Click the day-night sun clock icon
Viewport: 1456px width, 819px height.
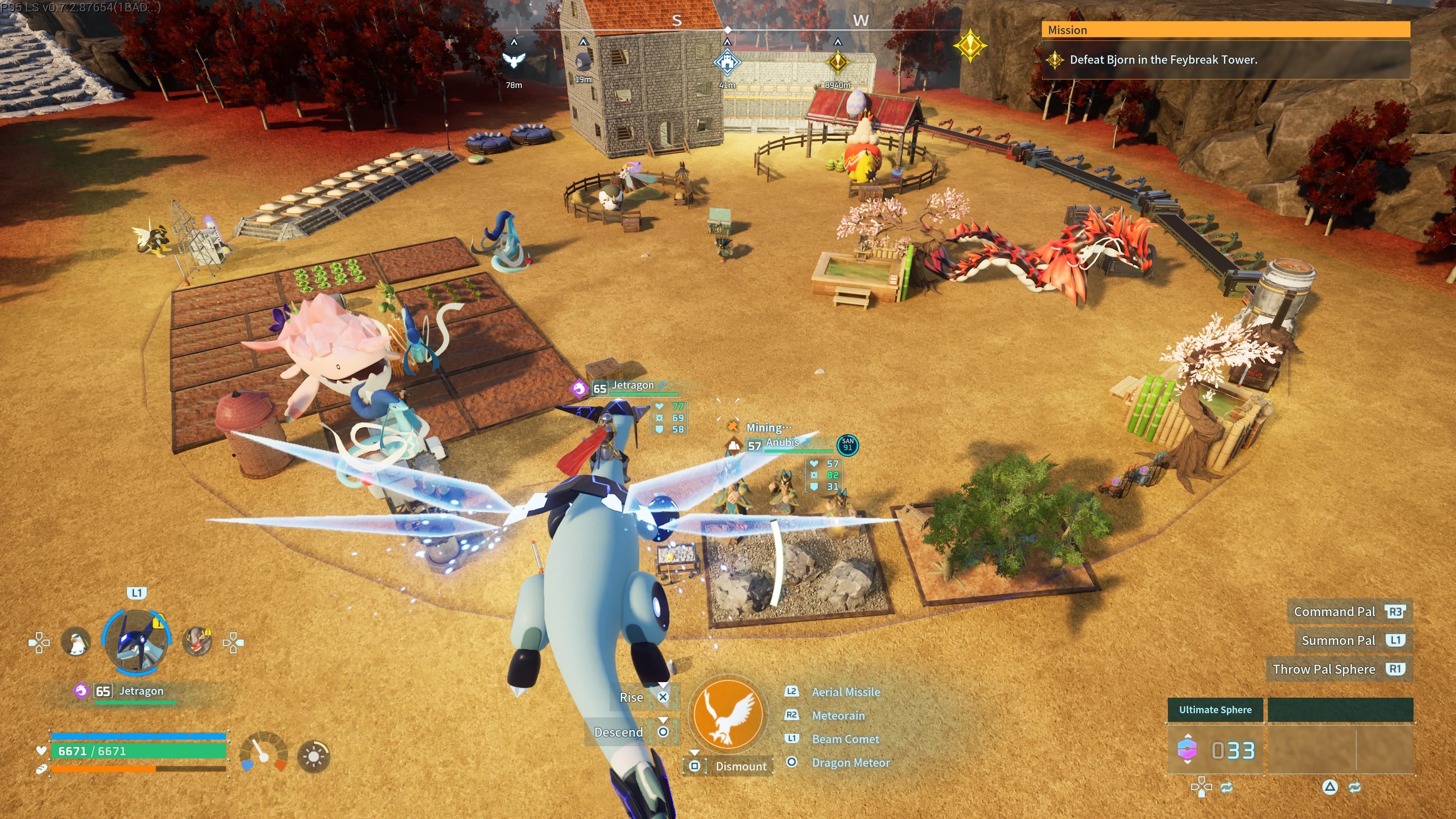click(314, 756)
